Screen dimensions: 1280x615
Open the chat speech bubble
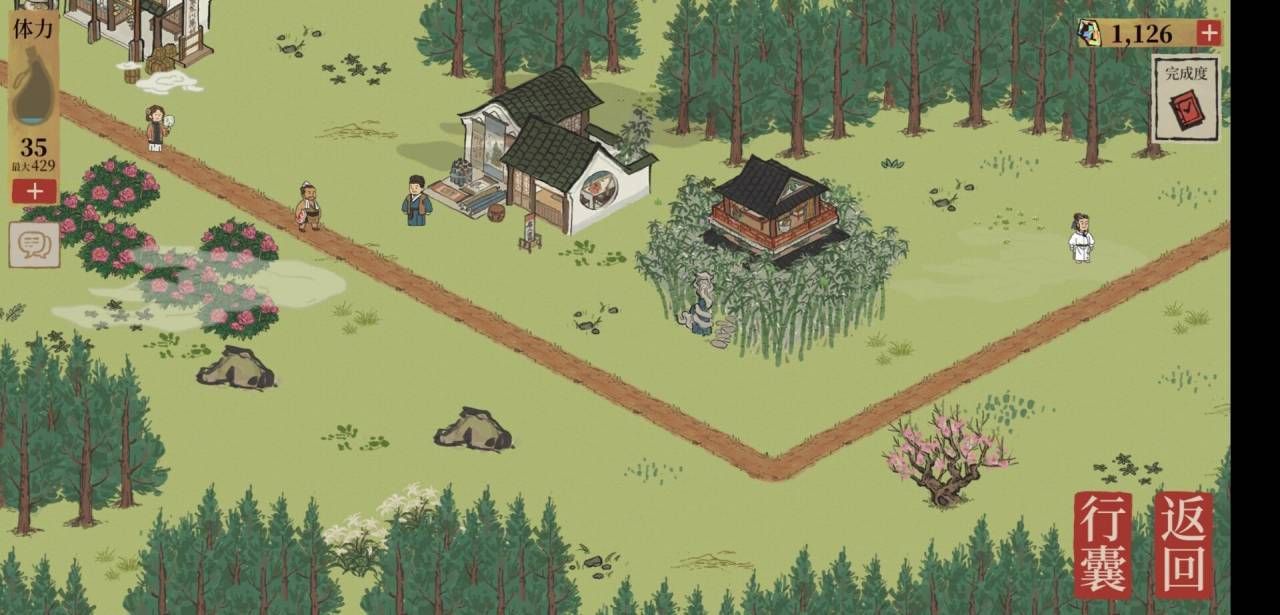[x=34, y=244]
